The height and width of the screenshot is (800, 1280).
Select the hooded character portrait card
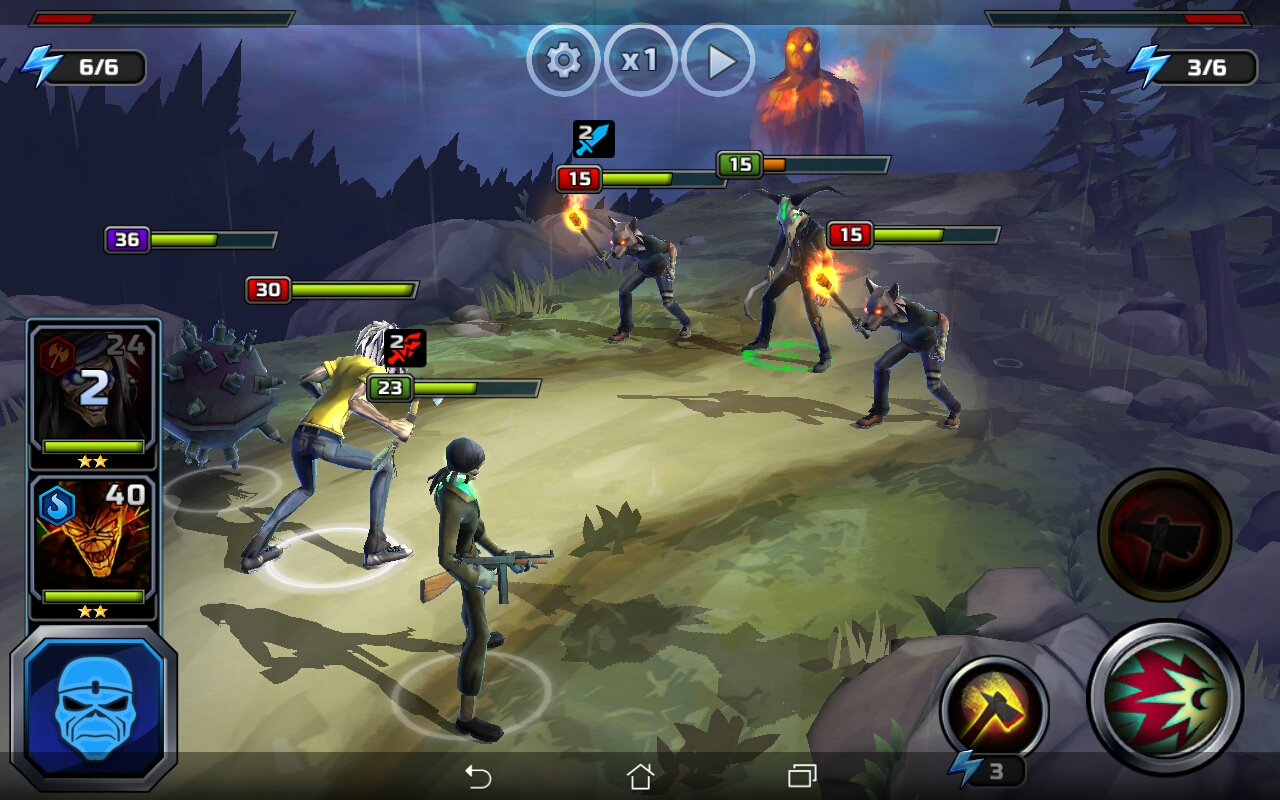[x=93, y=393]
